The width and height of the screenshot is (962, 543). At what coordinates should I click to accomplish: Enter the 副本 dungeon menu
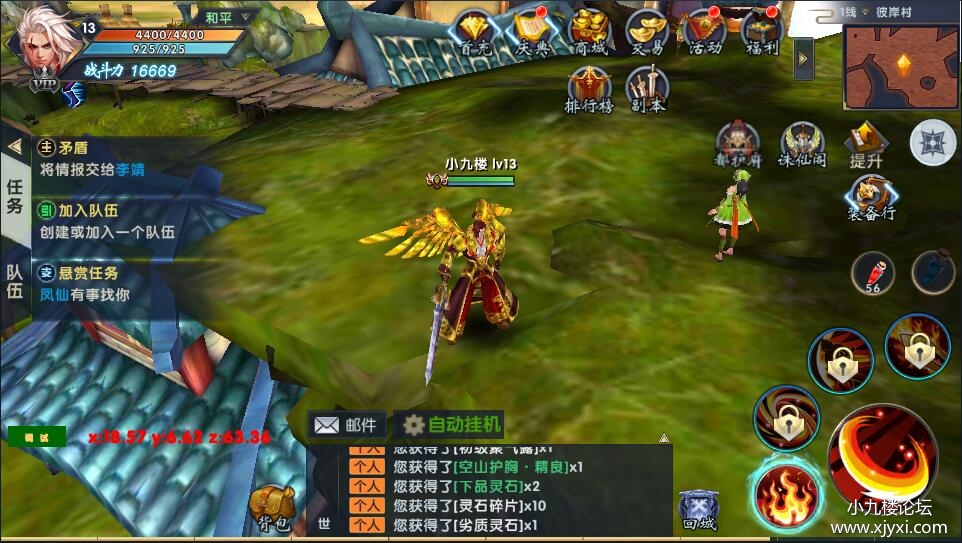click(x=647, y=90)
